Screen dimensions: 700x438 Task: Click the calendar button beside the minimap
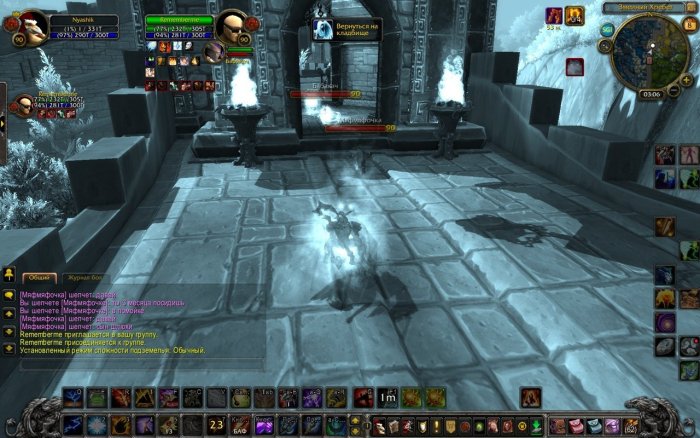(x=690, y=26)
